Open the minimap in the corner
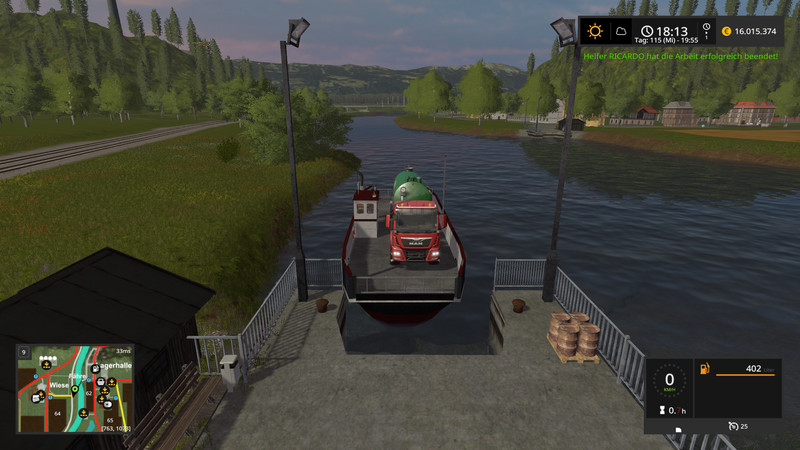Screen dimensions: 800x450 point(75,389)
